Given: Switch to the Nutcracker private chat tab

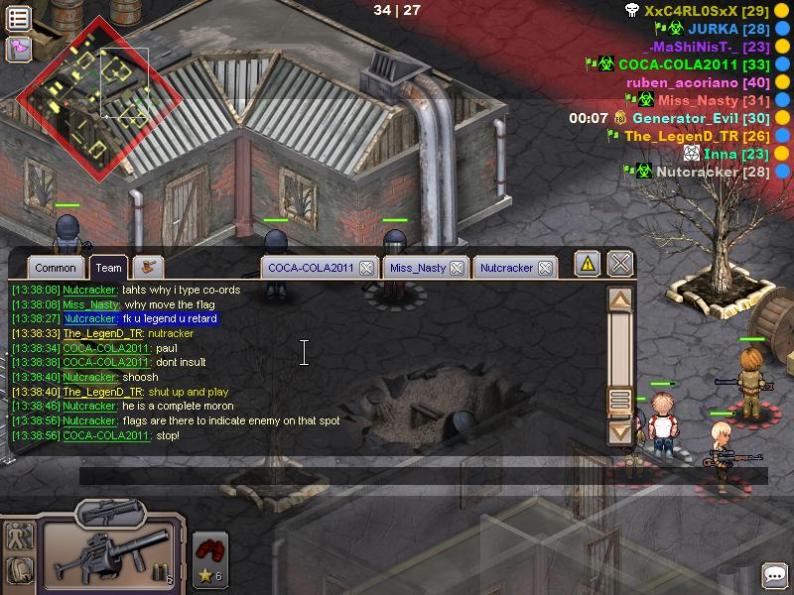Looking at the screenshot, I should click(506, 268).
